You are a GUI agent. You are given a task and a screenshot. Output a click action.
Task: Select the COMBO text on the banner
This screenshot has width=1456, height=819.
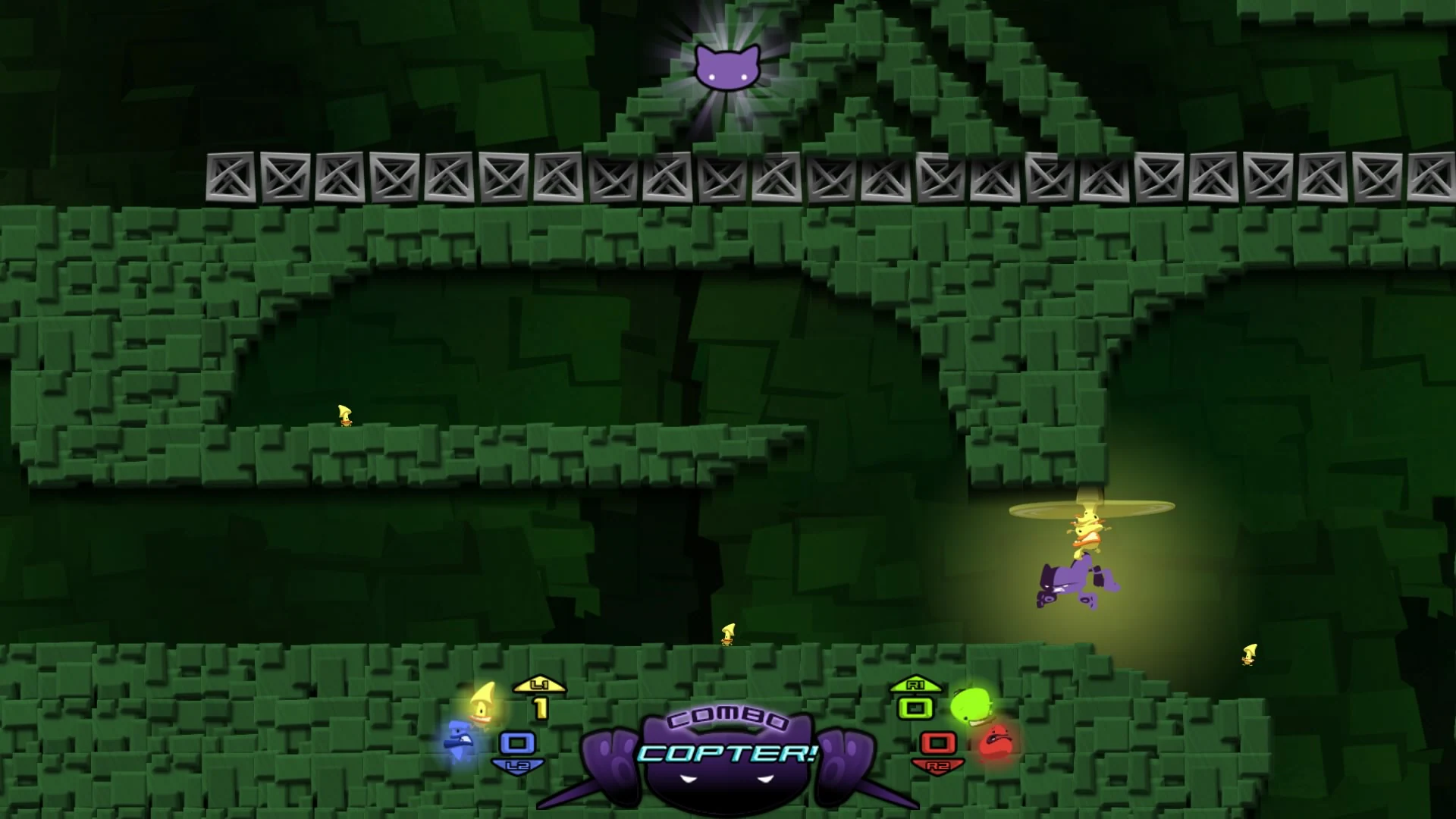click(x=728, y=723)
